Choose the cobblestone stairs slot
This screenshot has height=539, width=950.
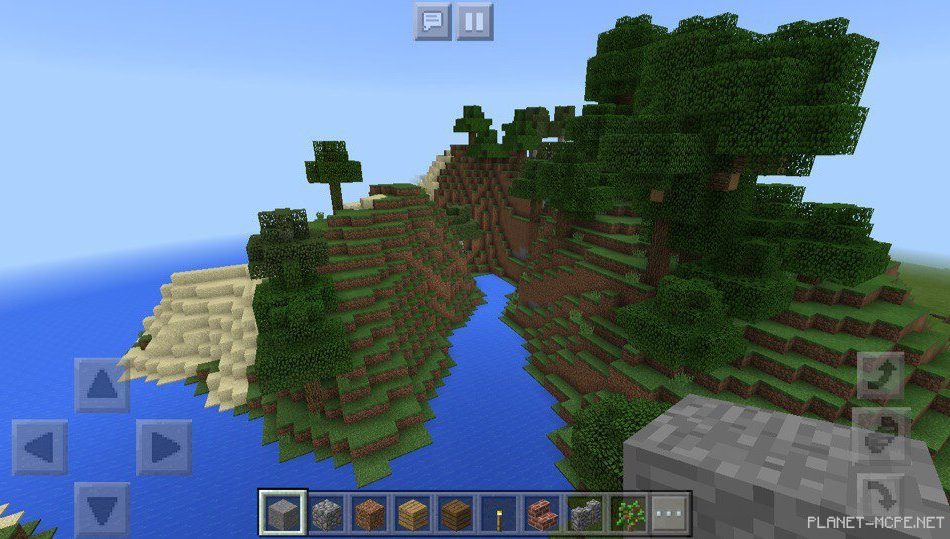point(586,514)
